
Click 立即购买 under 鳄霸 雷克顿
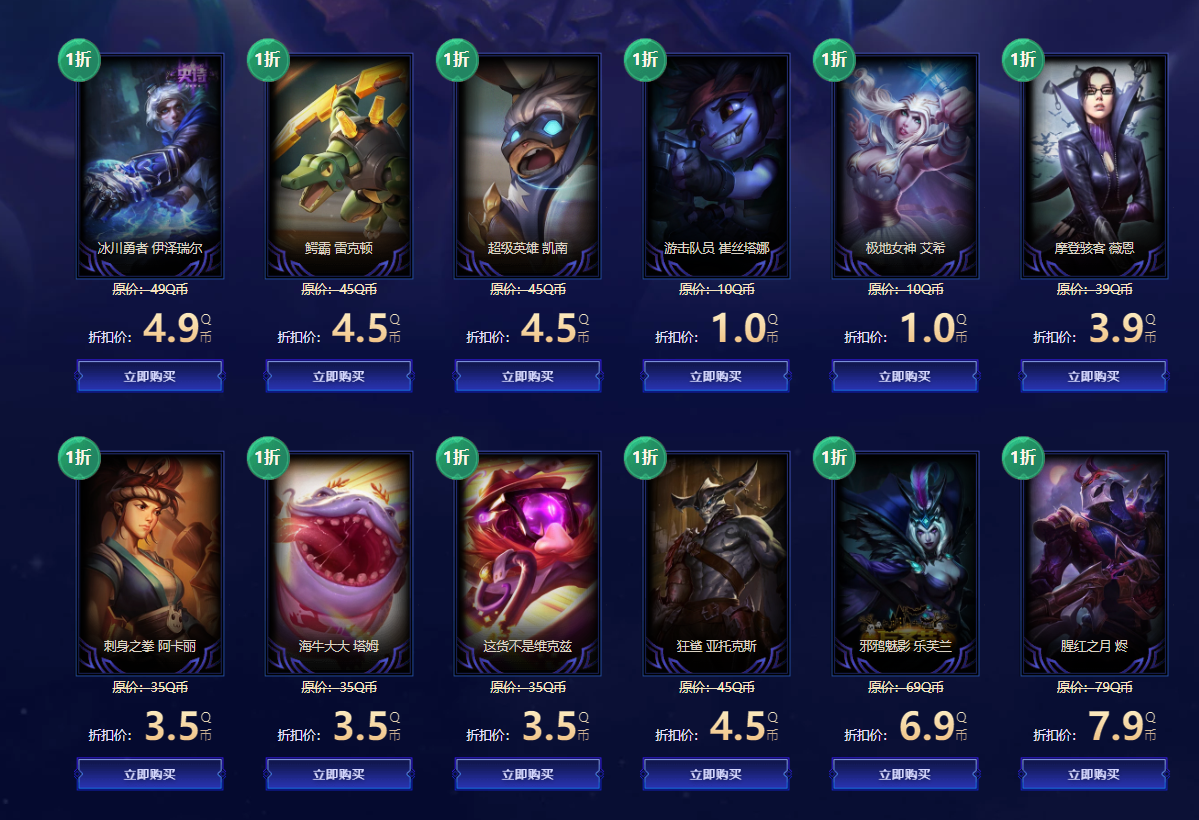point(339,377)
